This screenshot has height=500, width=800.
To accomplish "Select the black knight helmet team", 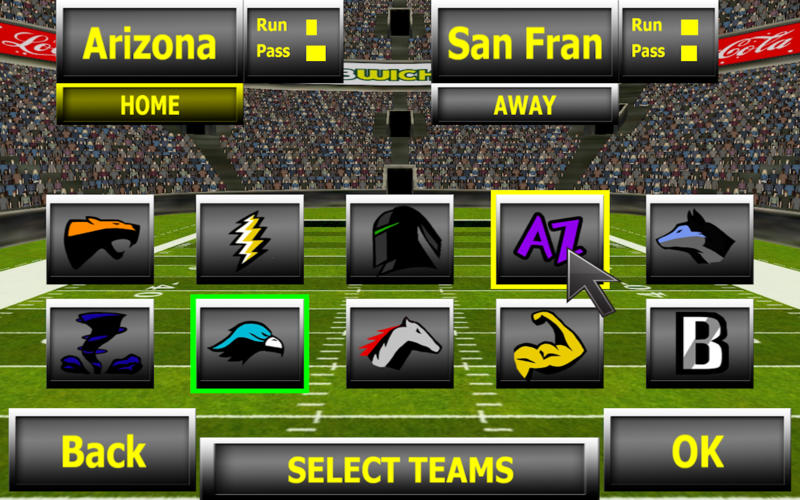I will [x=399, y=239].
